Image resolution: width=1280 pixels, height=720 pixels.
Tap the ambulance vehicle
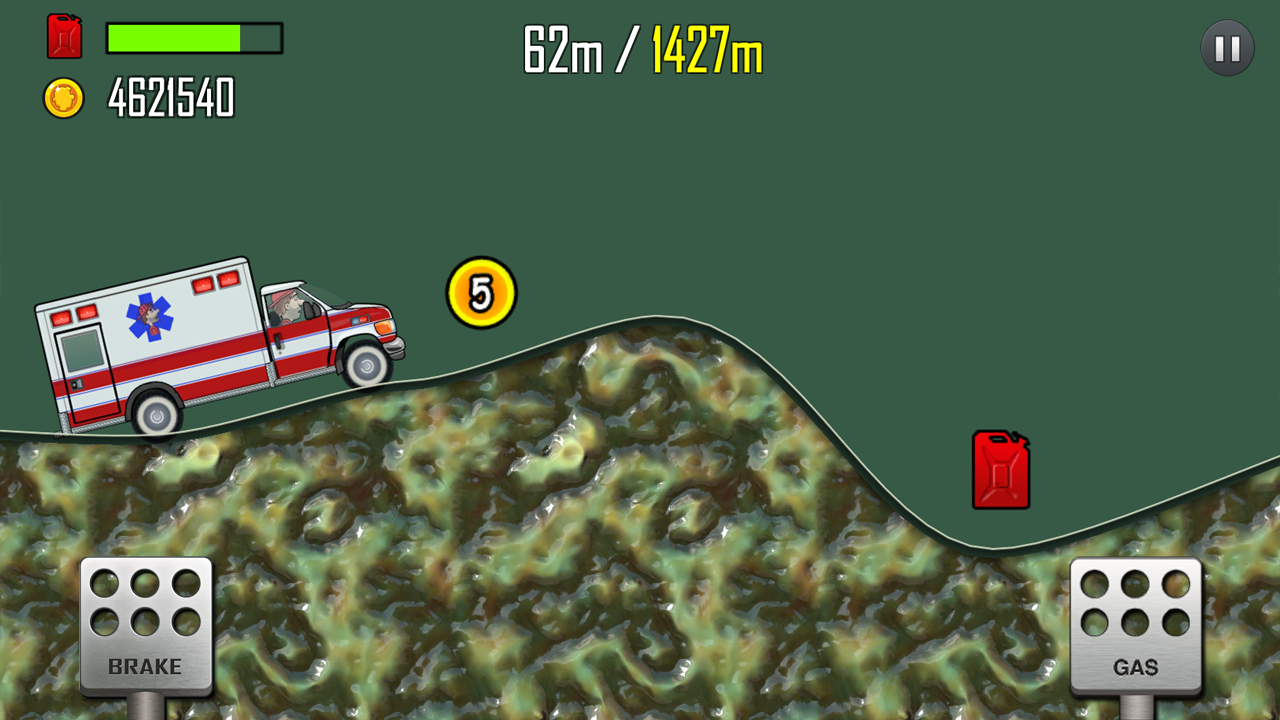coord(200,340)
